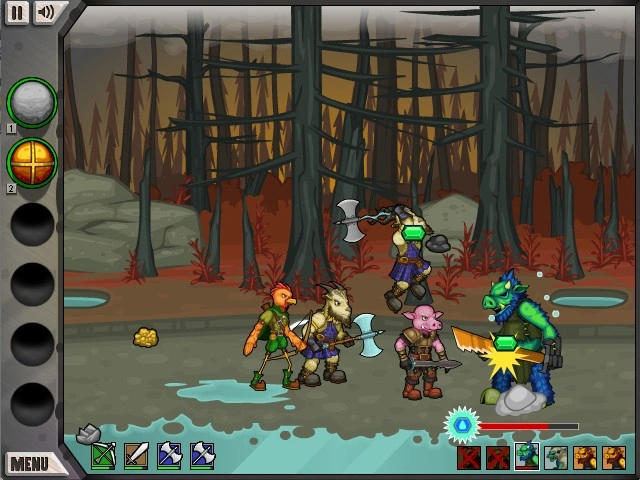
Task: Pause the game
Action: tap(17, 12)
